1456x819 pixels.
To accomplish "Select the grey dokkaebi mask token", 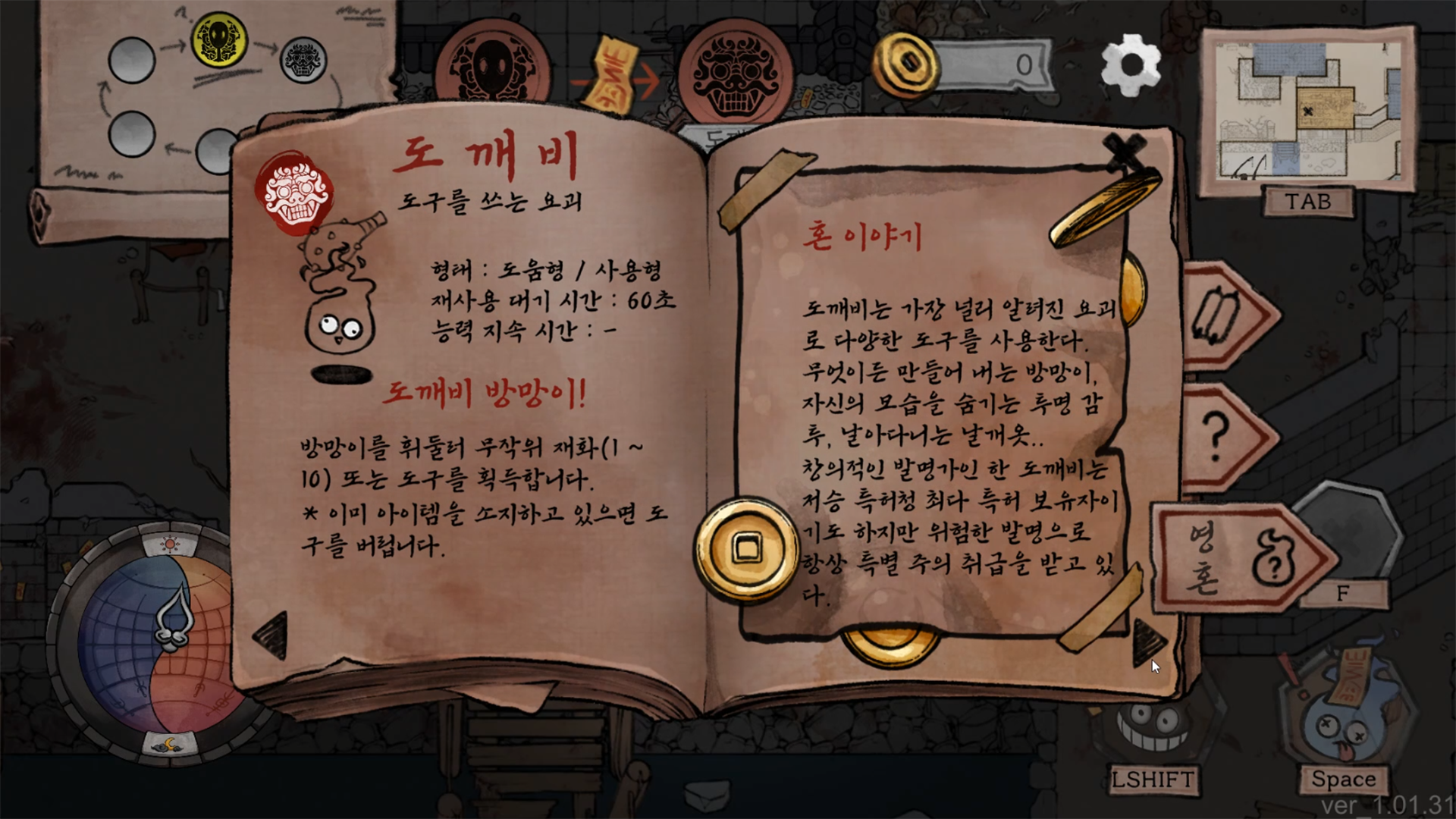I will click(304, 60).
